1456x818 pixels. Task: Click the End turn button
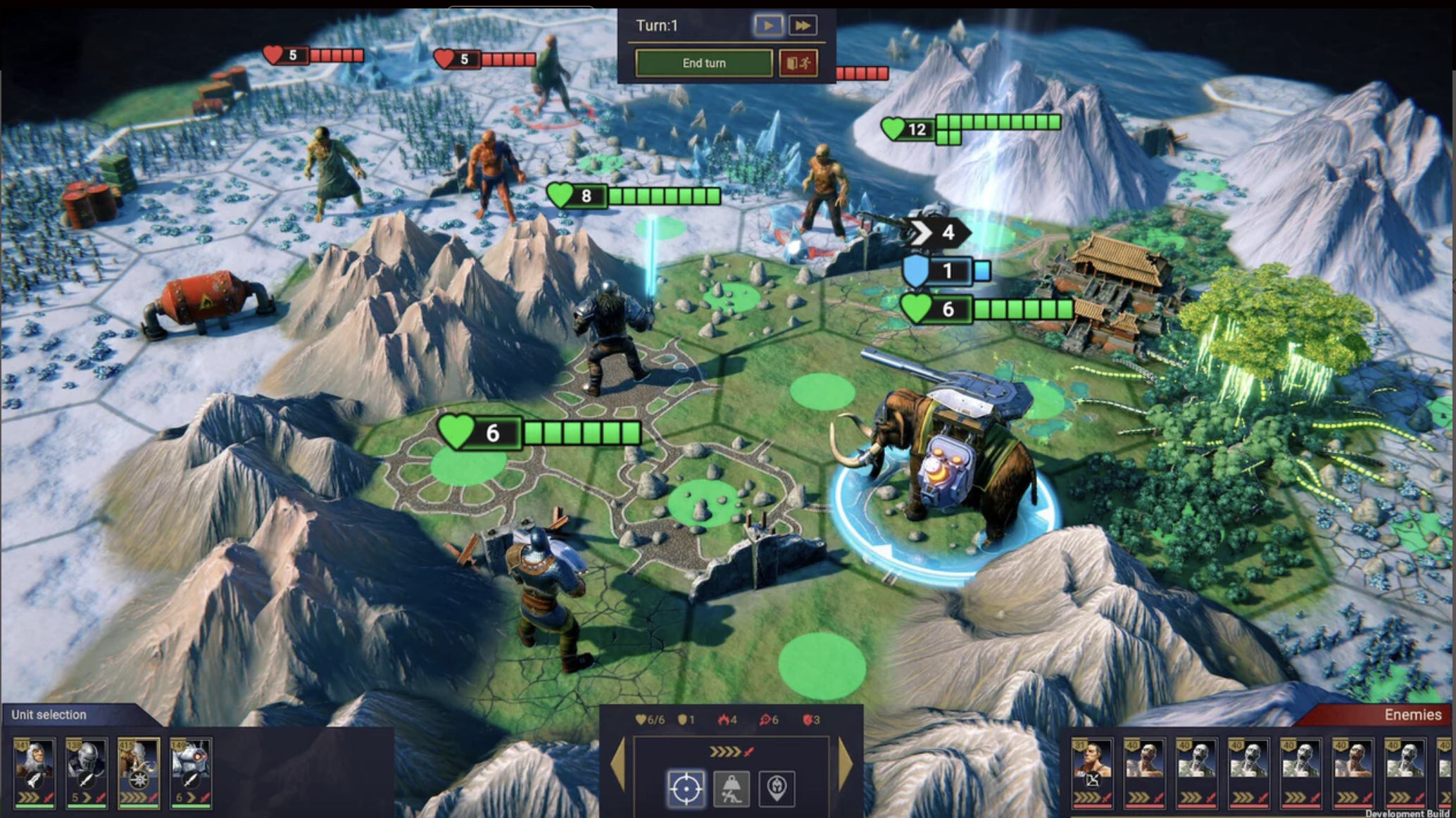point(703,63)
